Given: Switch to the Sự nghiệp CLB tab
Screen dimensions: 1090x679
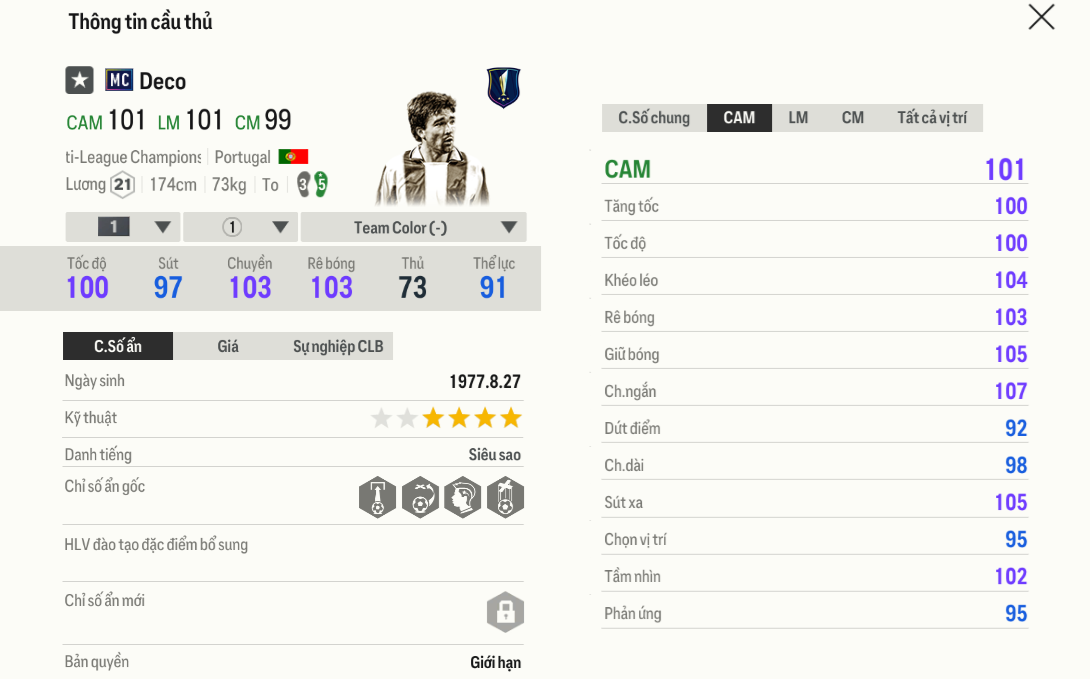Looking at the screenshot, I should pos(338,347).
